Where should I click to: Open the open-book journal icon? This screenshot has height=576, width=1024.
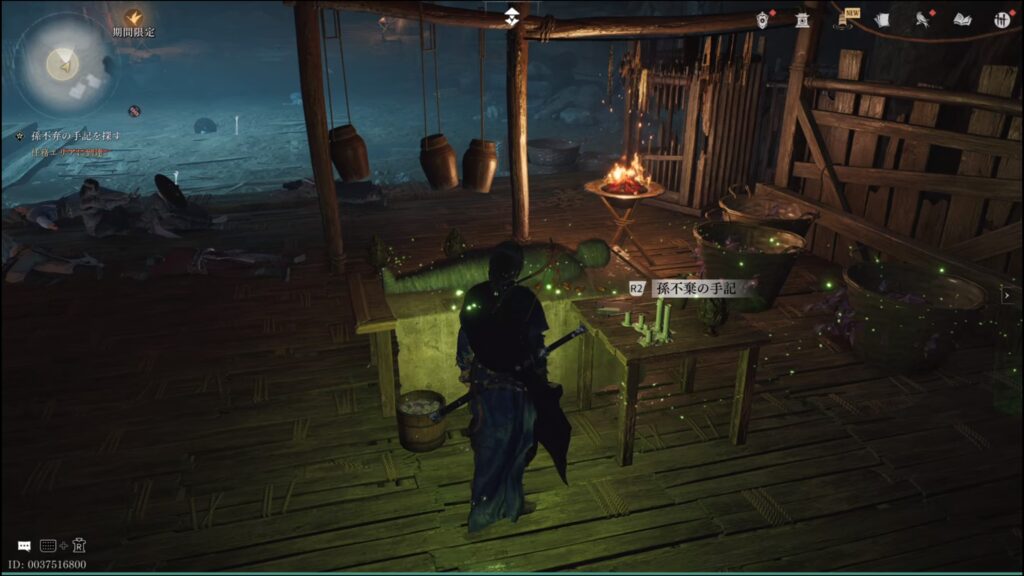pos(962,19)
